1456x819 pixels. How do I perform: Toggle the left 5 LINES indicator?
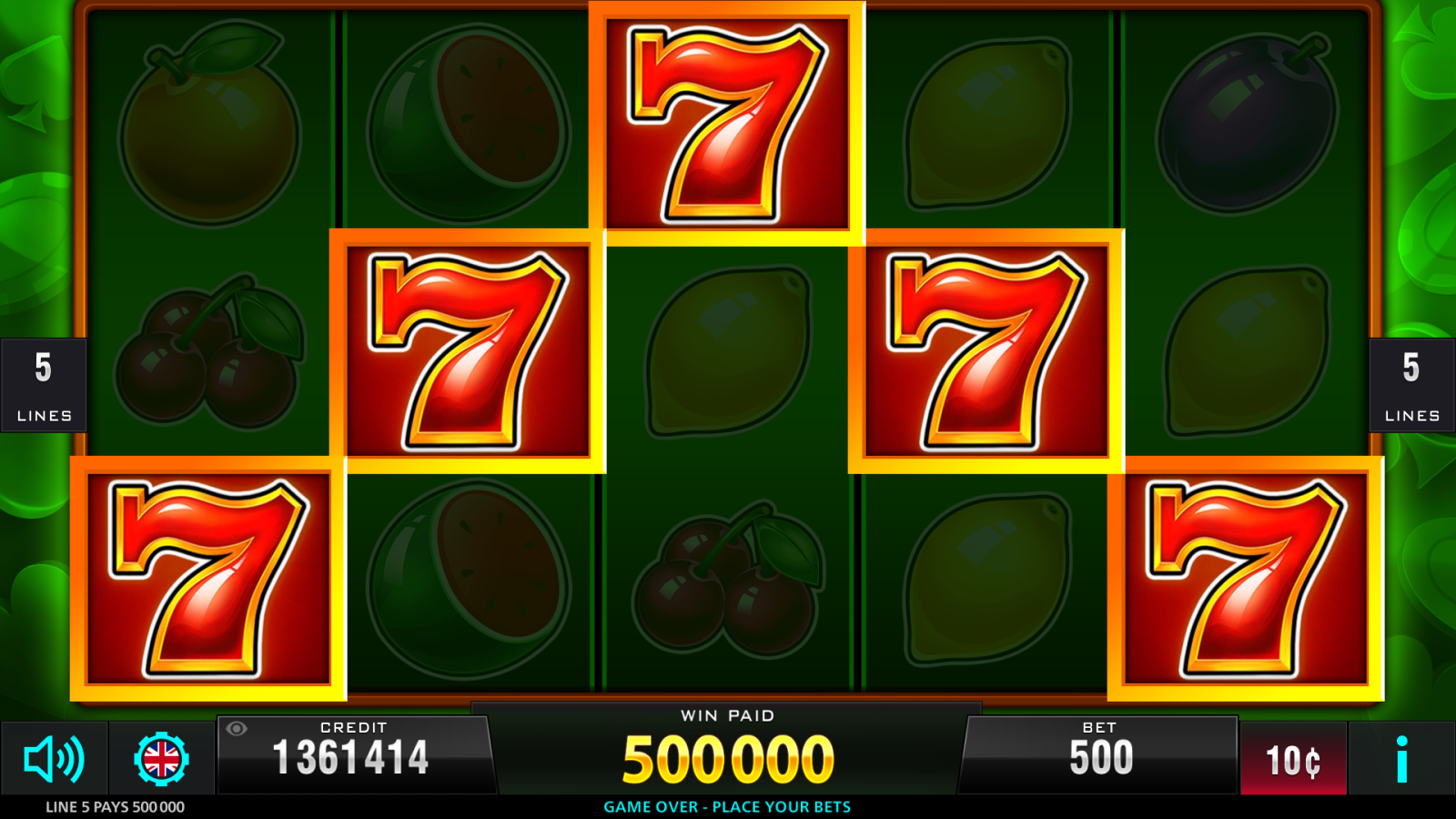pyautogui.click(x=43, y=385)
